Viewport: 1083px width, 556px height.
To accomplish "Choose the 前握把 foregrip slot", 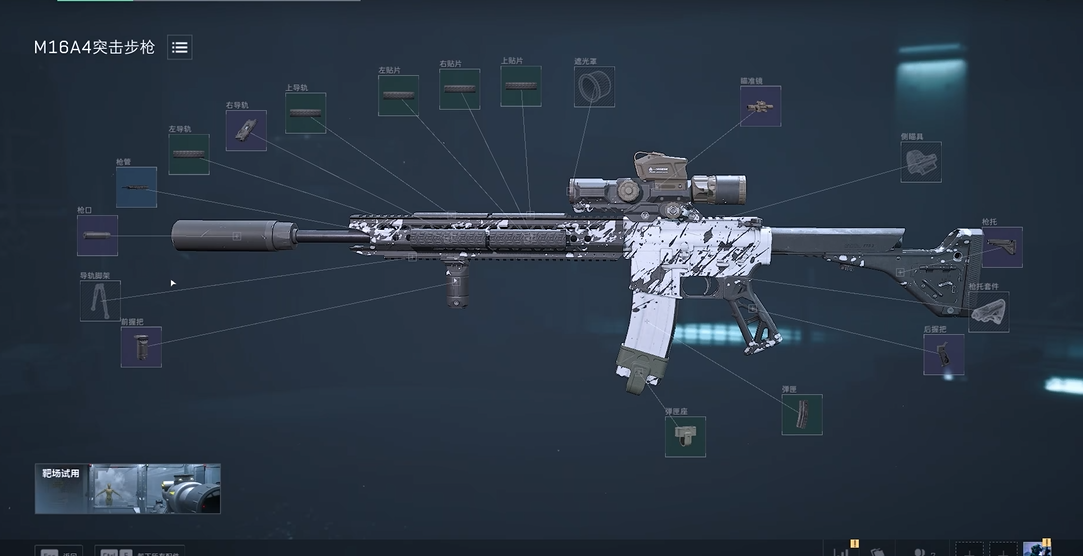I will pyautogui.click(x=141, y=346).
